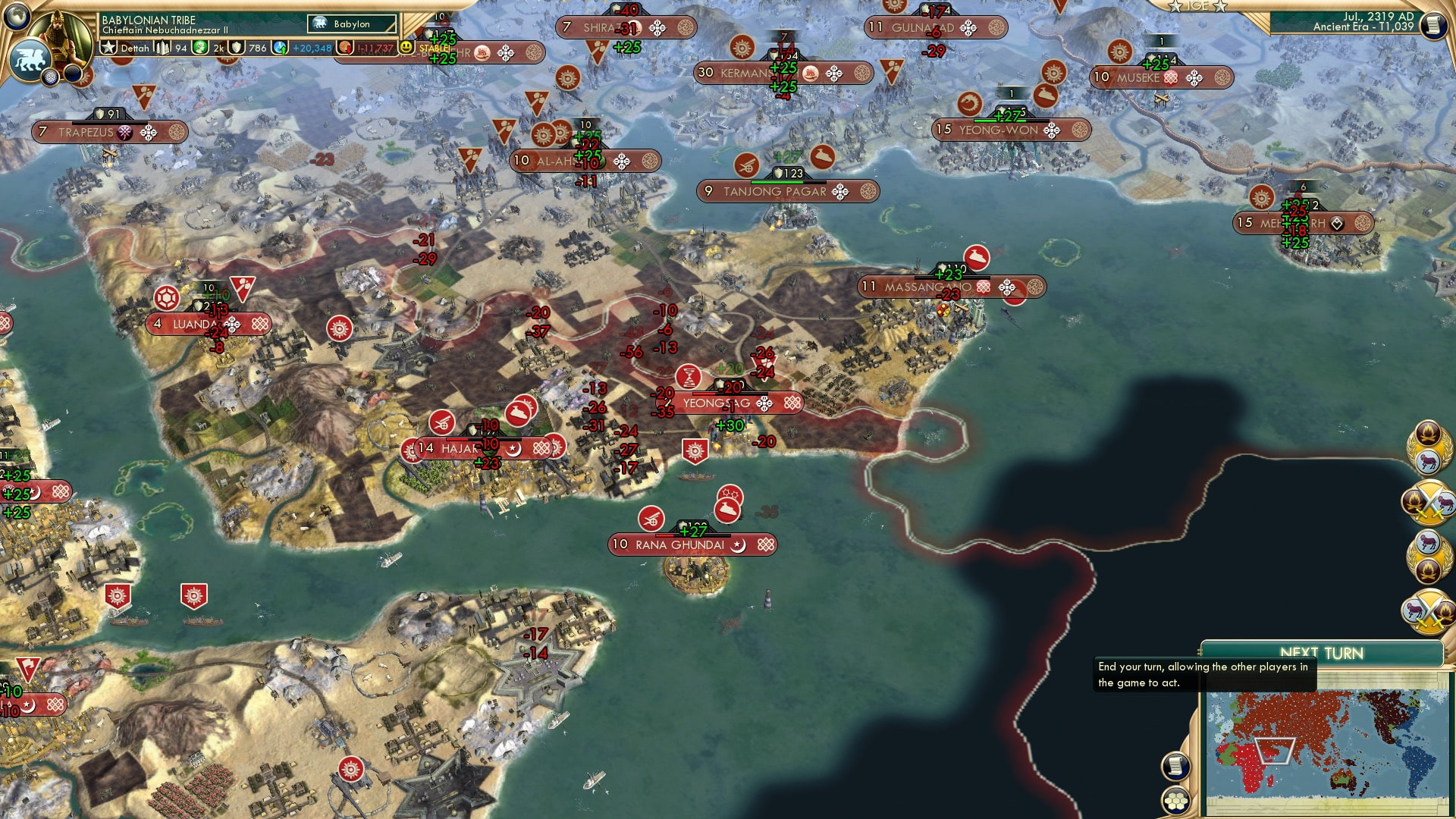Toggle the resistance marker on Museke's city banner
Image resolution: width=1456 pixels, height=819 pixels.
(1170, 77)
